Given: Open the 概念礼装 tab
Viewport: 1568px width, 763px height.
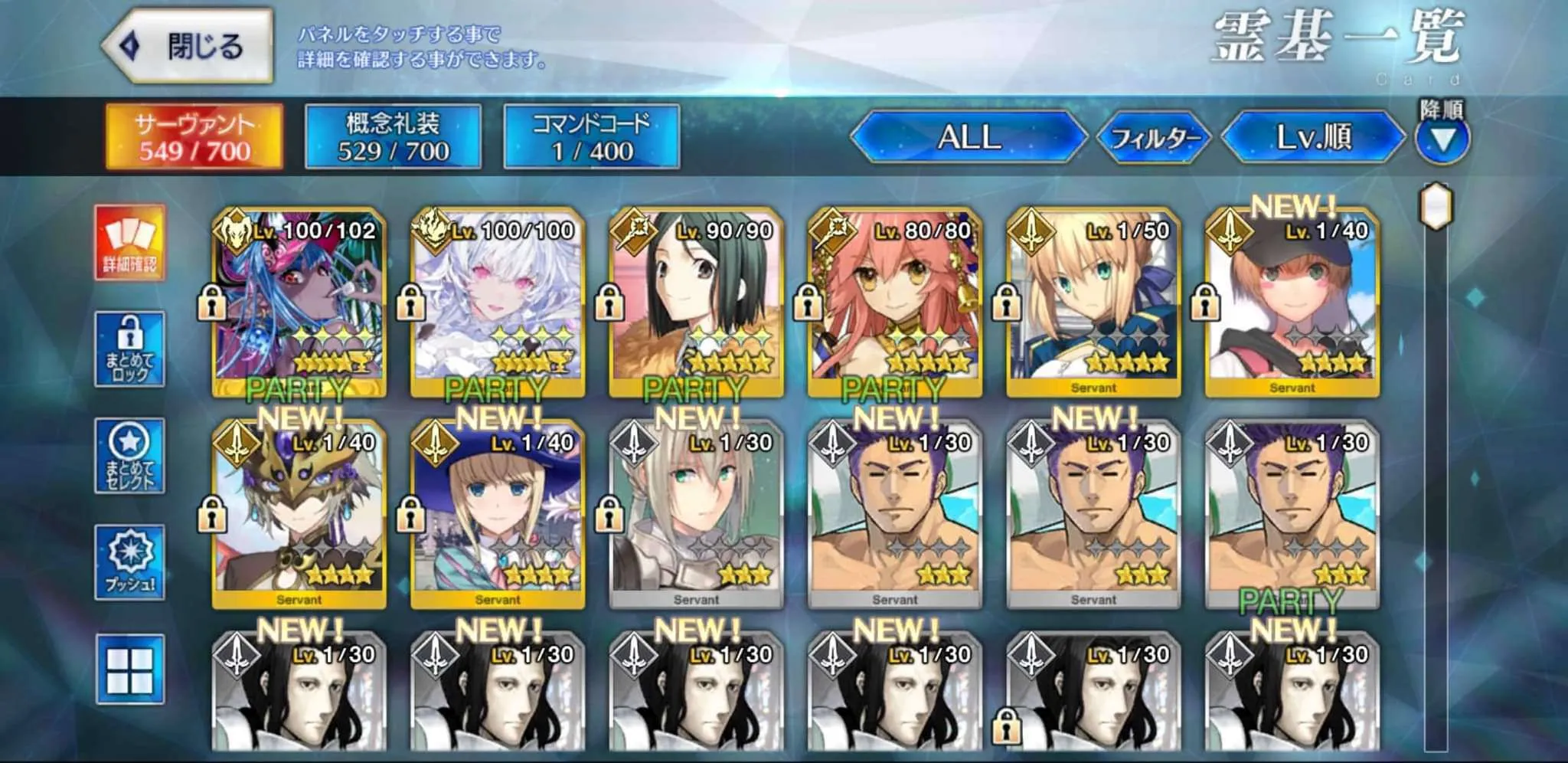Looking at the screenshot, I should coord(393,137).
